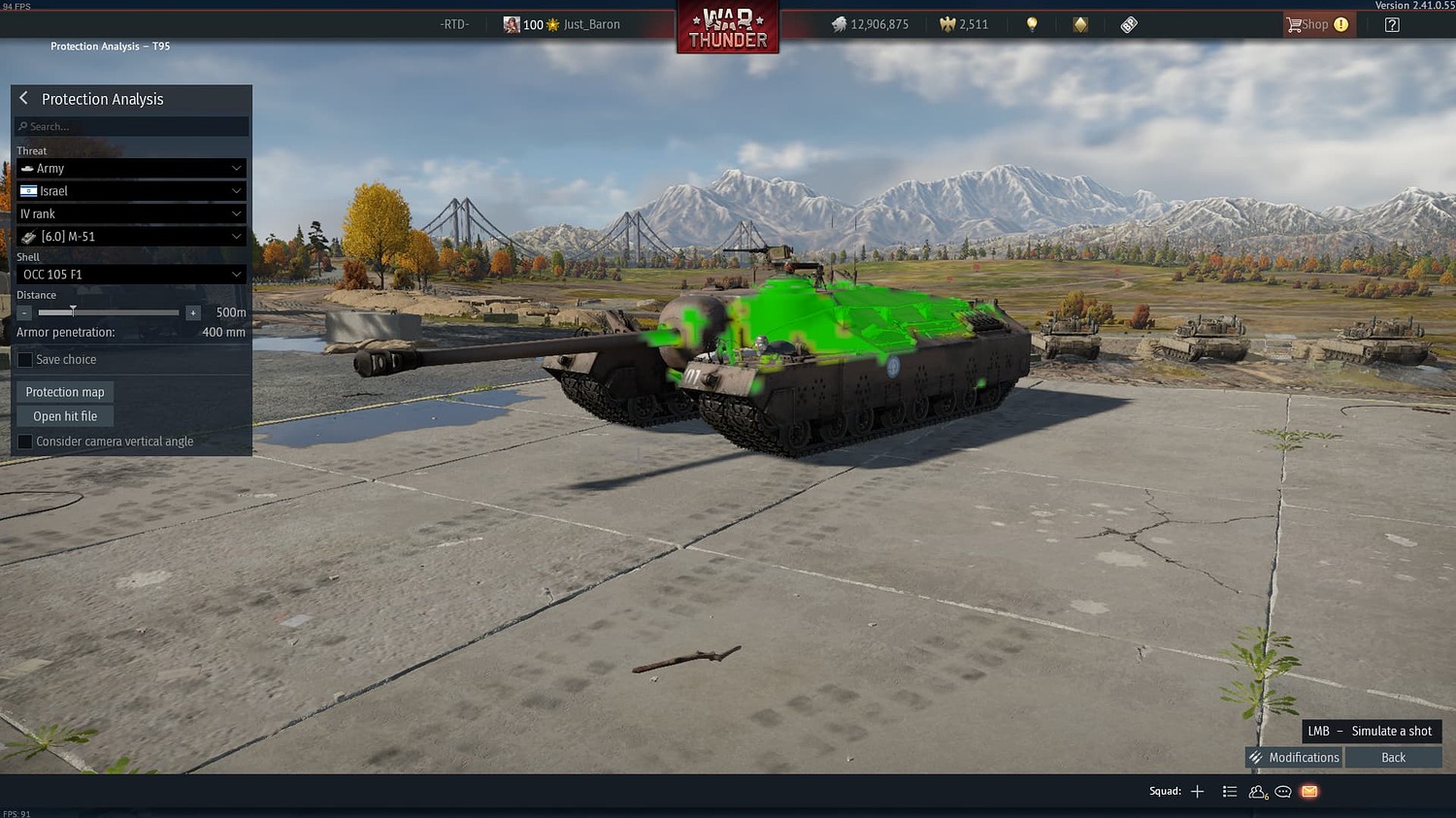Expand the Shell dropdown showing OCC 105 F1
Image resolution: width=1456 pixels, height=818 pixels.
(x=131, y=275)
